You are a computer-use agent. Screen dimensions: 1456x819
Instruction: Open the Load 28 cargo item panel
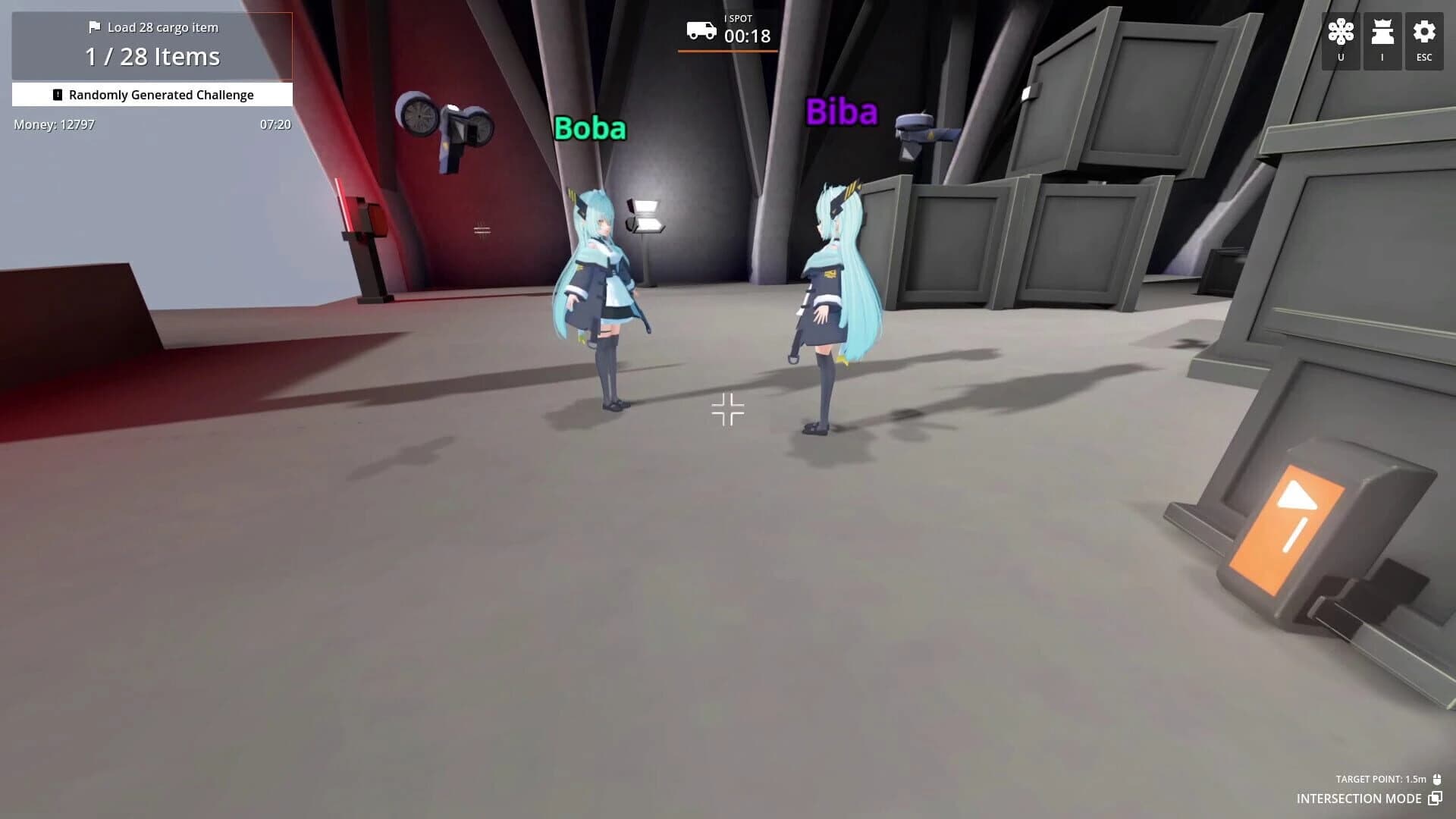click(x=163, y=27)
